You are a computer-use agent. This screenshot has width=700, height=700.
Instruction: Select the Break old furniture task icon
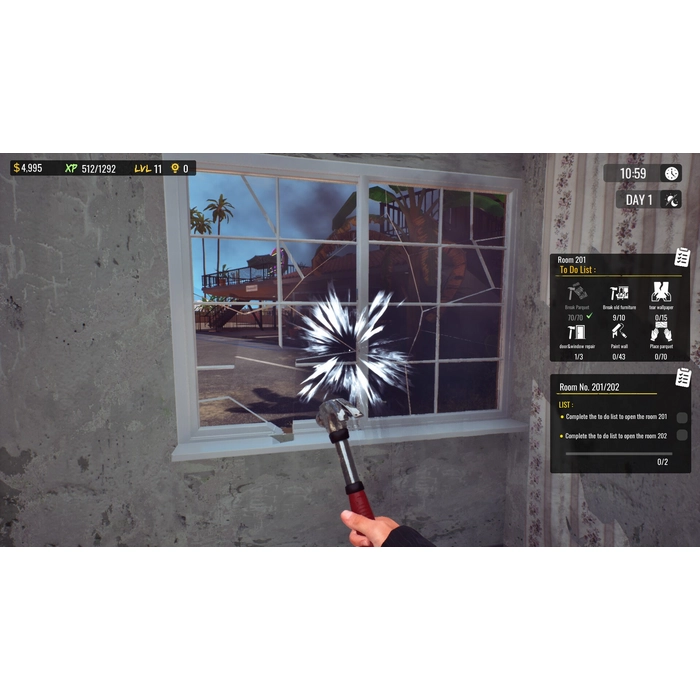pos(620,291)
